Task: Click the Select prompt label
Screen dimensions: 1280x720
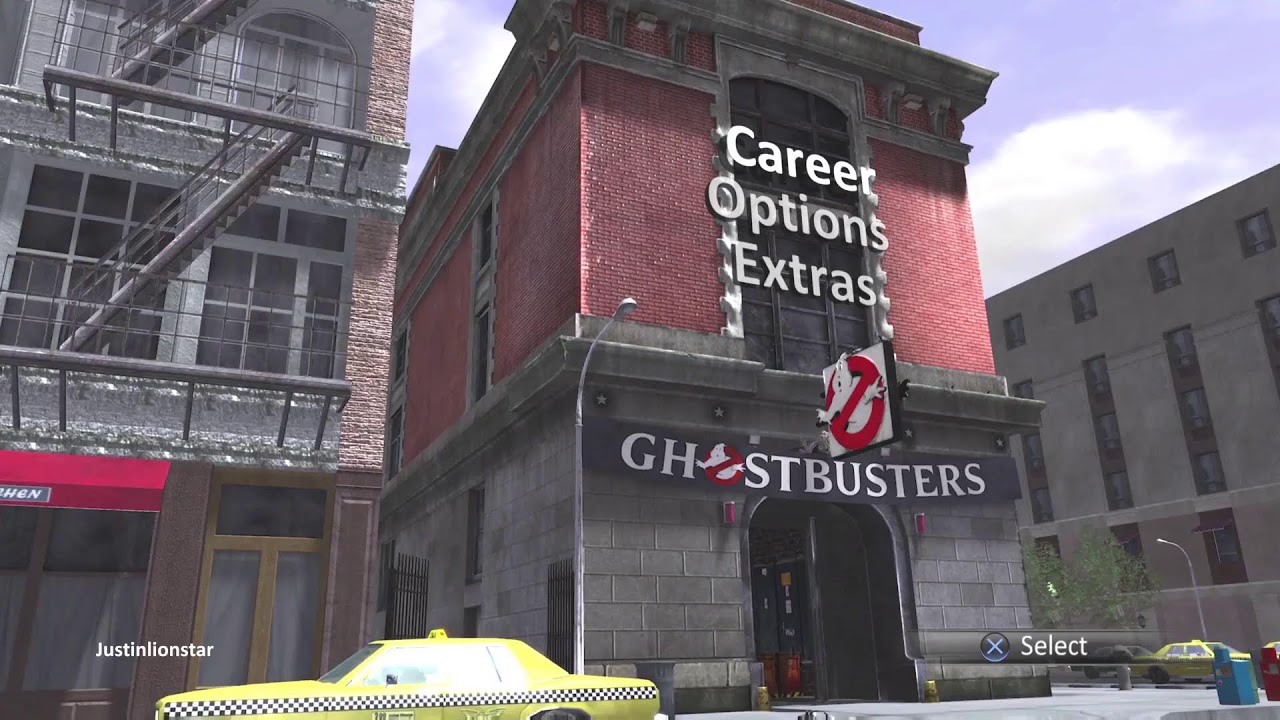Action: 1052,646
